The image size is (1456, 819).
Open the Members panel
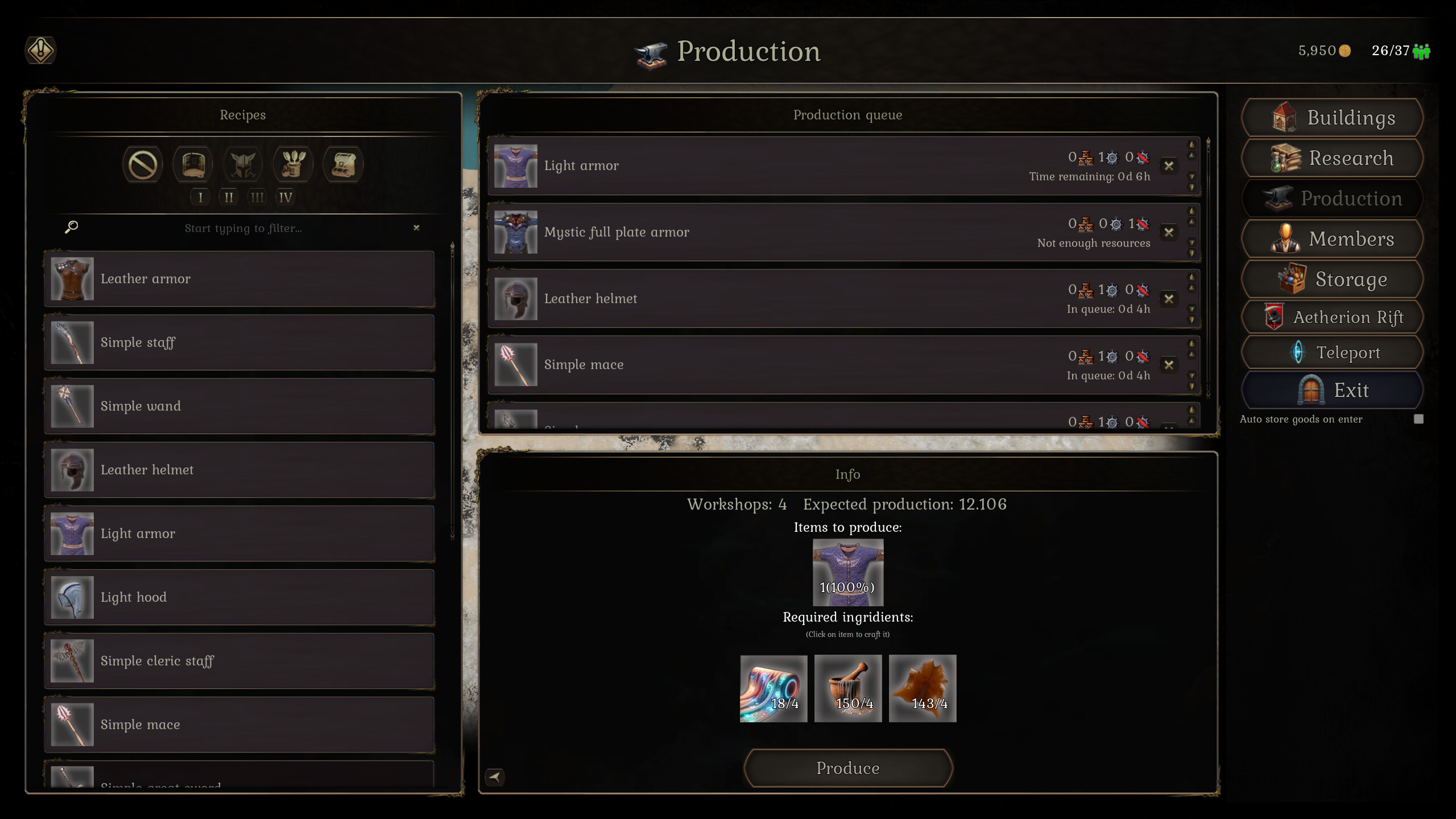[x=1332, y=238]
